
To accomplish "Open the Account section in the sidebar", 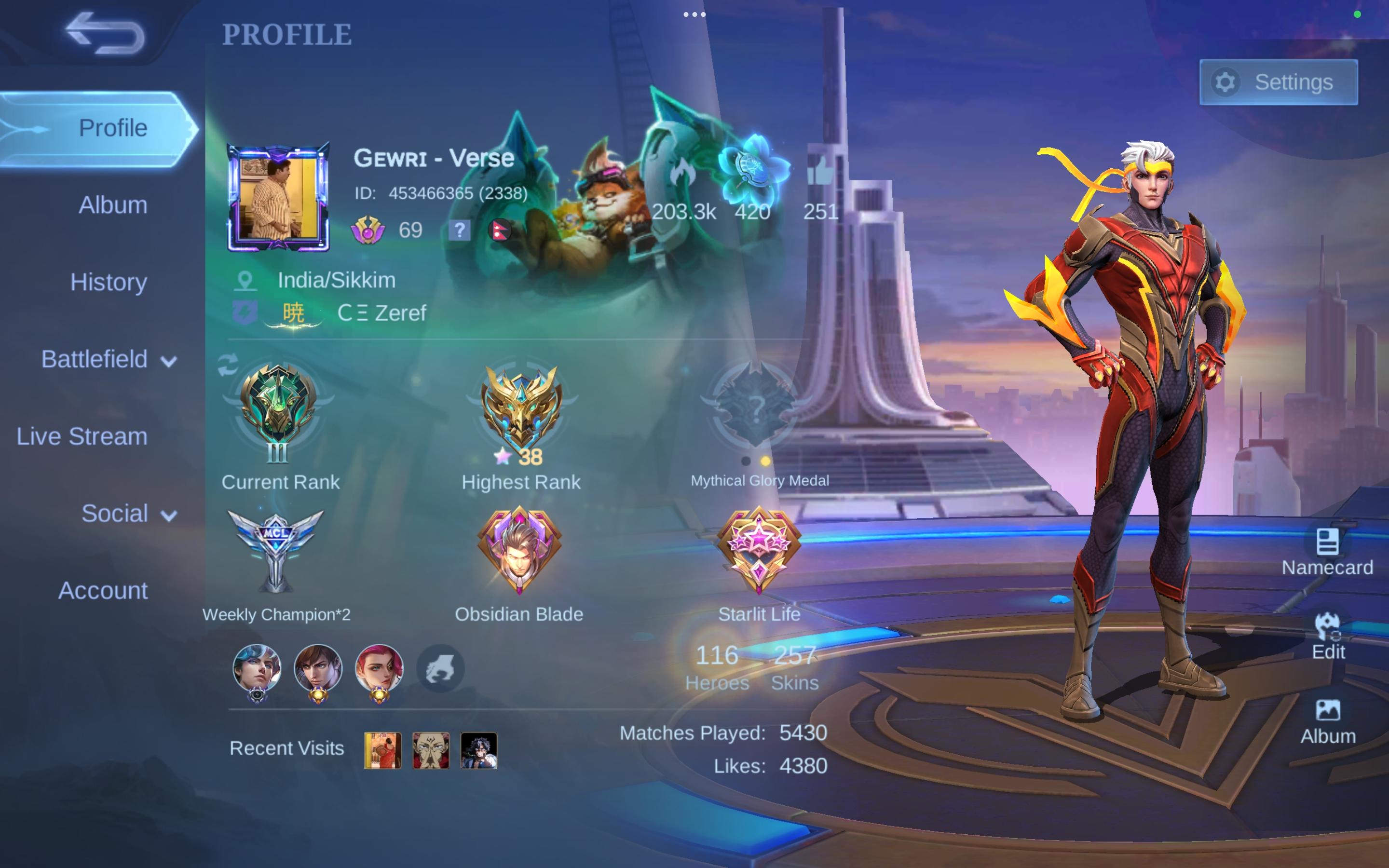I will (104, 590).
